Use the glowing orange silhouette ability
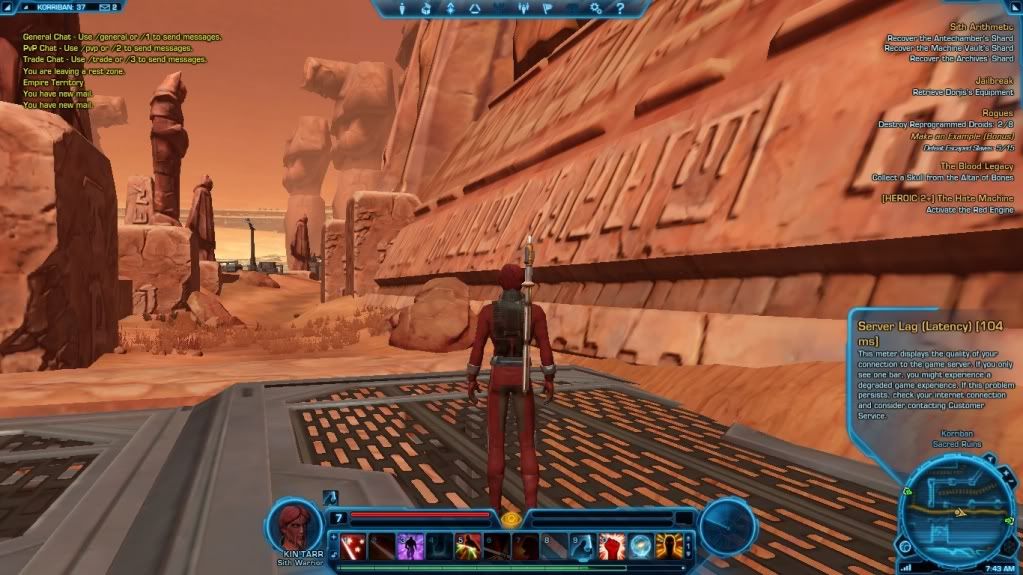Screen dimensions: 1023x575 668,546
